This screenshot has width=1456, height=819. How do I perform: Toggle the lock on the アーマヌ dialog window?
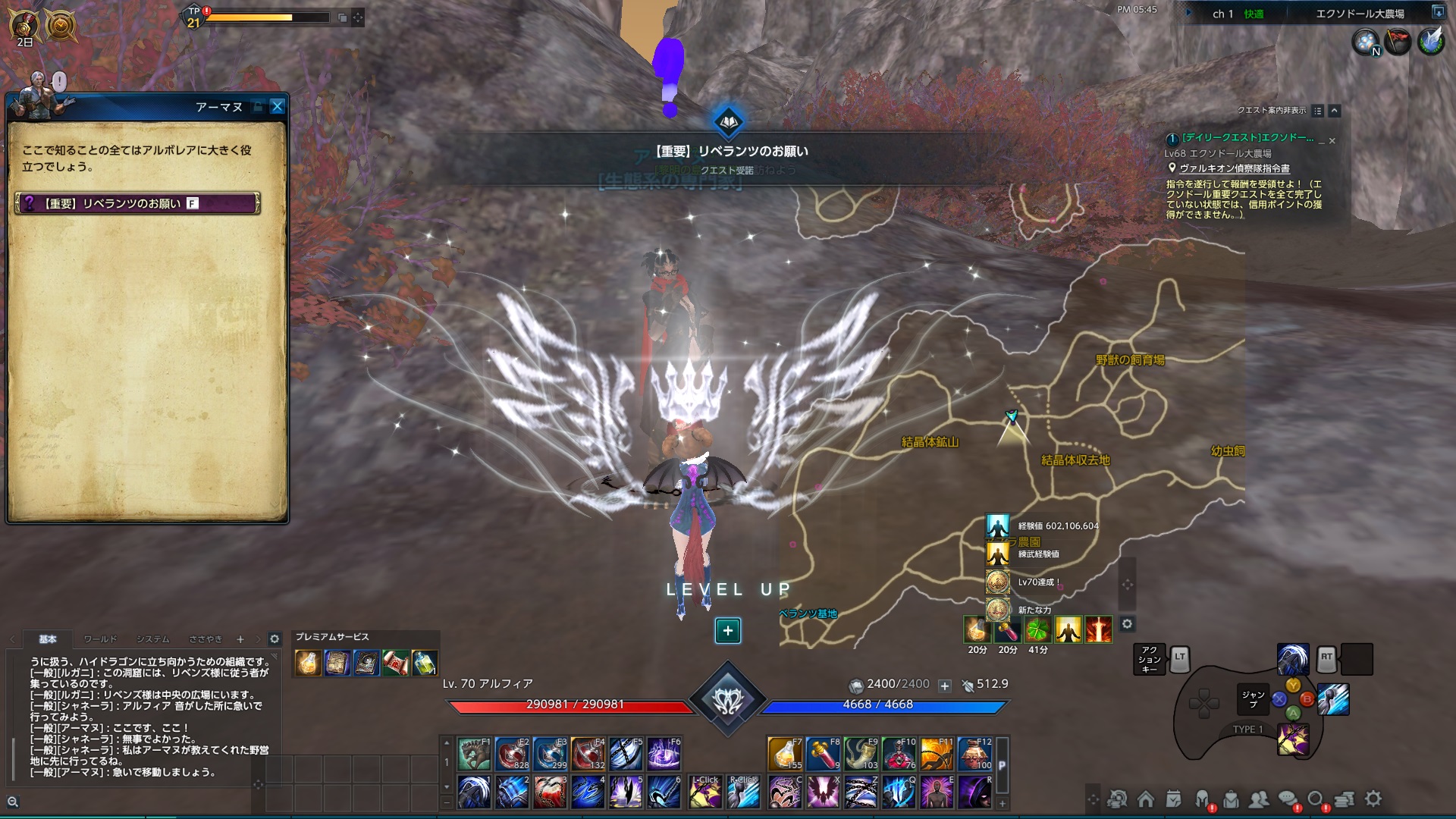[x=259, y=106]
